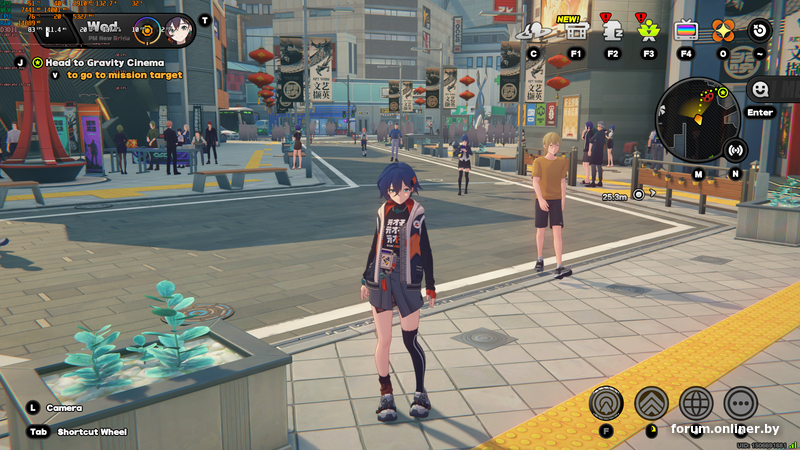Open the NEW-tagged camera-shaped icon
The height and width of the screenshot is (450, 800).
click(576, 30)
